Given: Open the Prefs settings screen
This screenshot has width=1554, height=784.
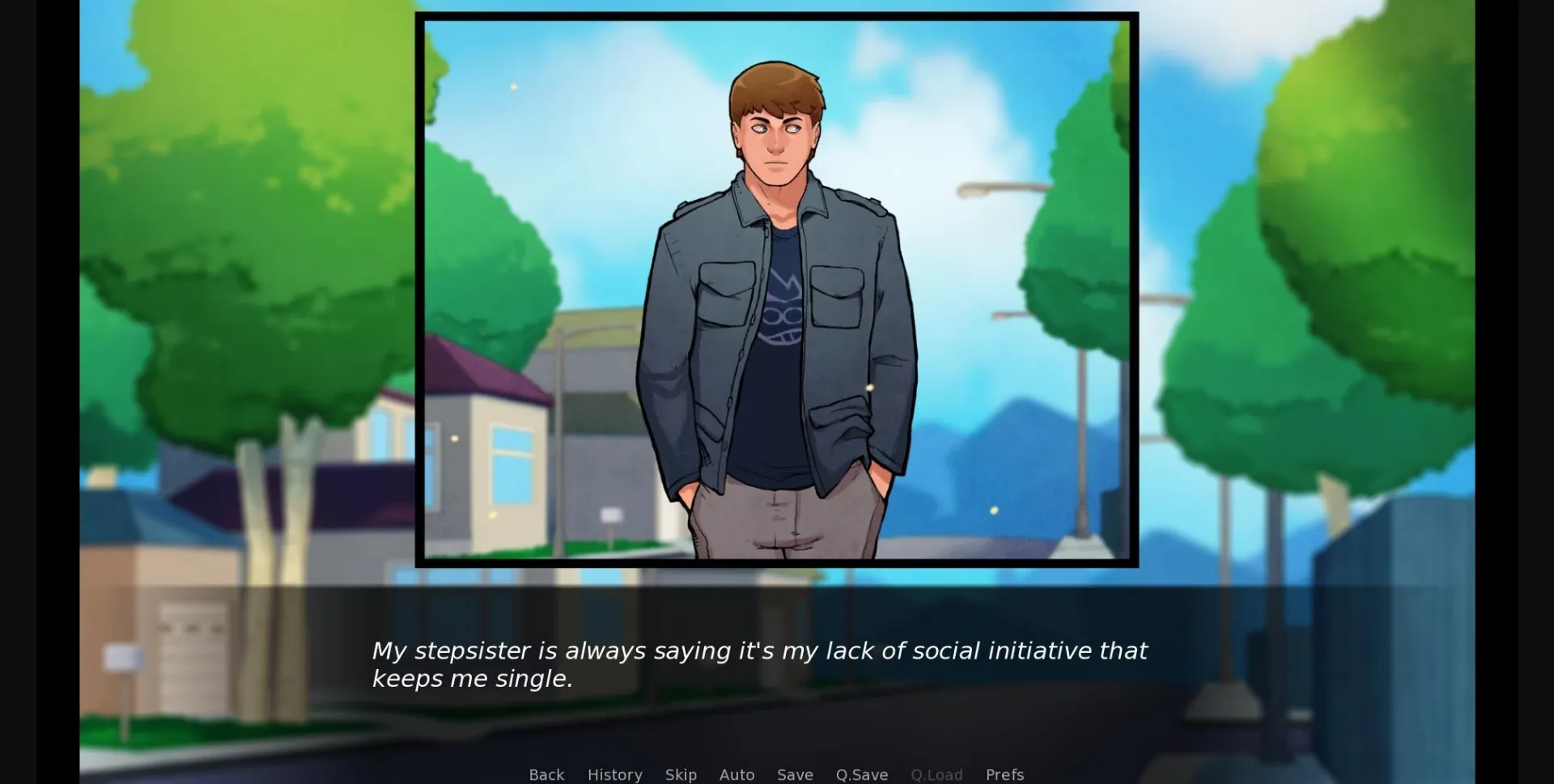Looking at the screenshot, I should (1004, 774).
